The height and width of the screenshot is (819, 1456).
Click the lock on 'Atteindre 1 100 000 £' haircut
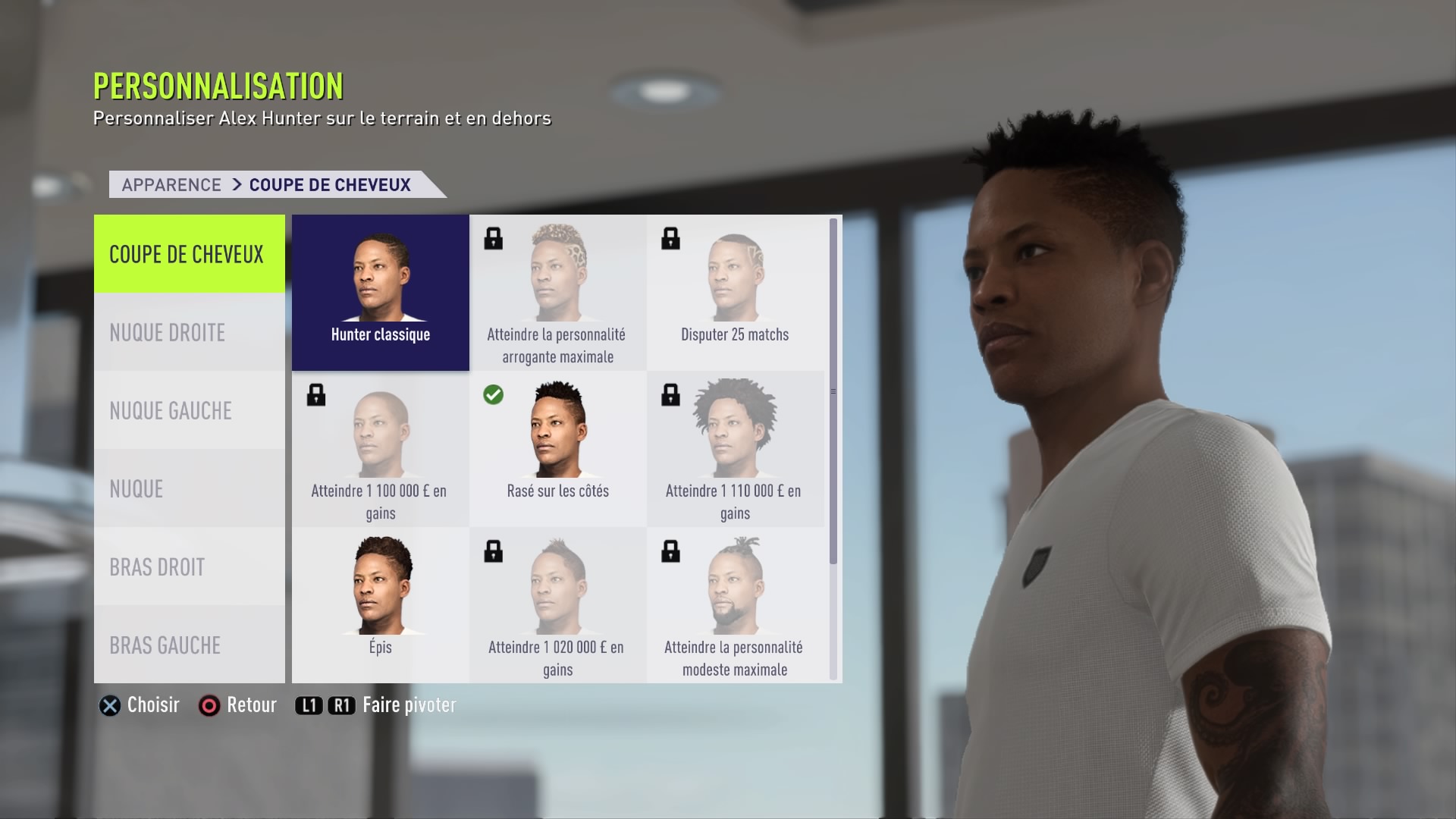316,395
